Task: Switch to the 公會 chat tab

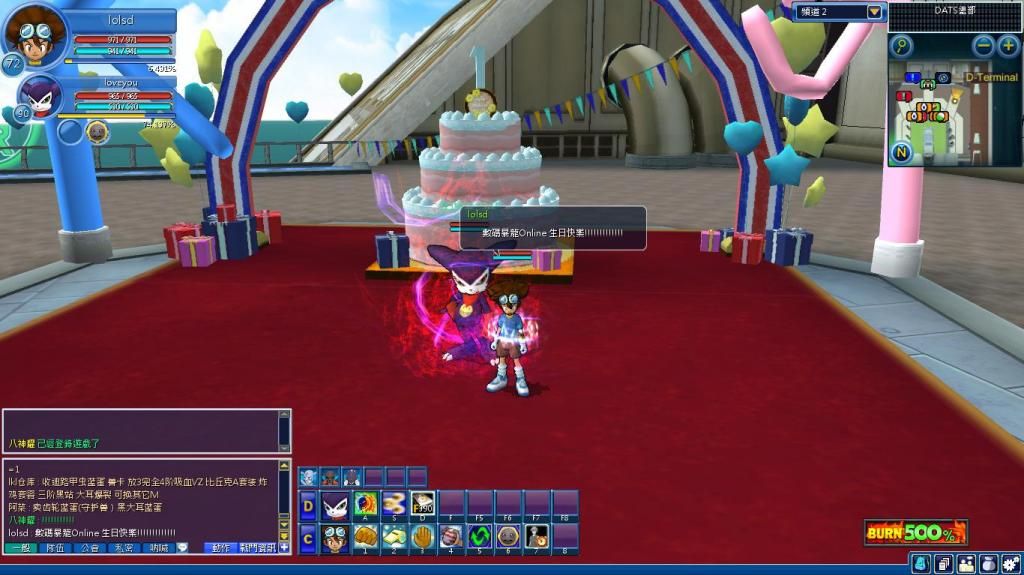Action: point(88,548)
